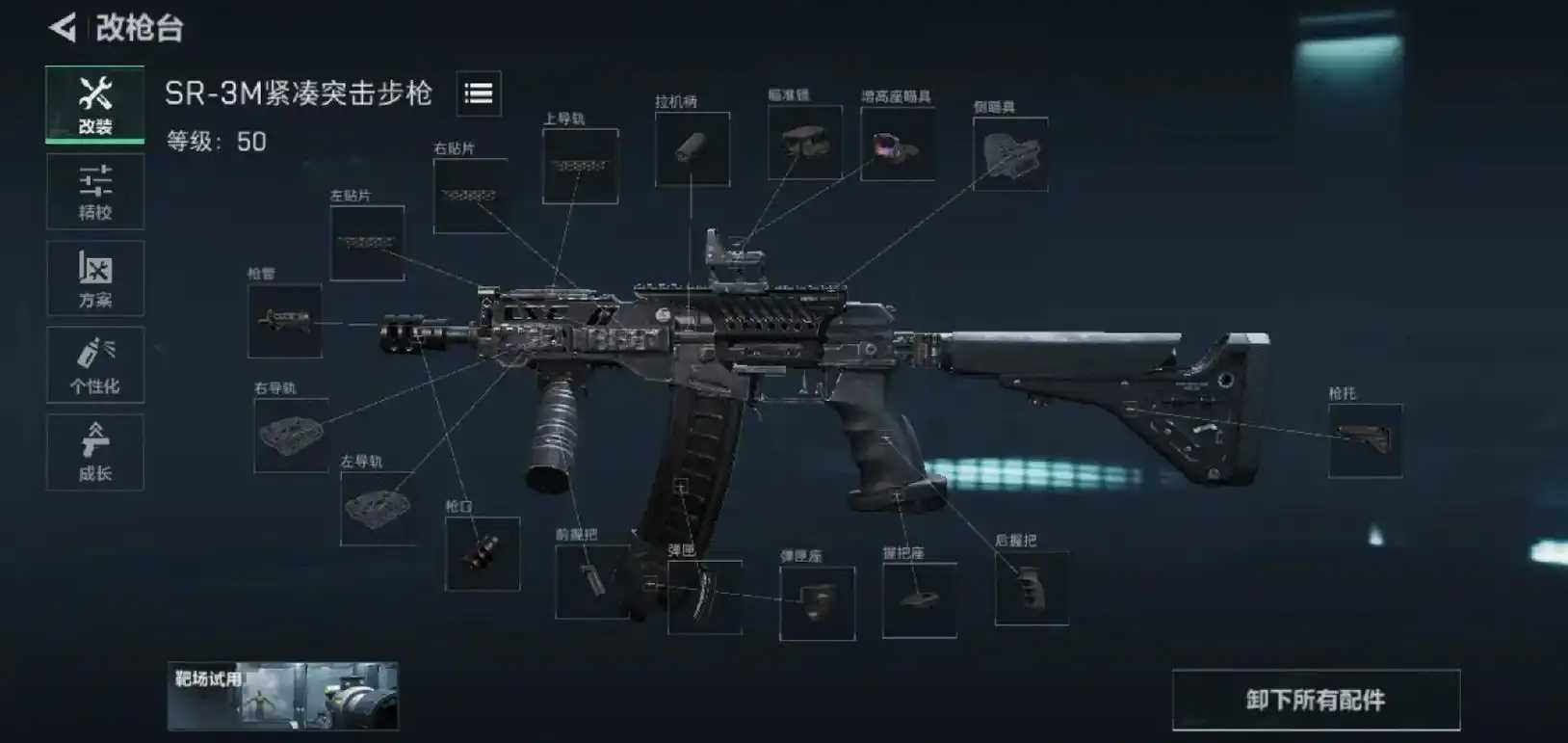Choose the 握把座 grip mount slot

[x=920, y=599]
